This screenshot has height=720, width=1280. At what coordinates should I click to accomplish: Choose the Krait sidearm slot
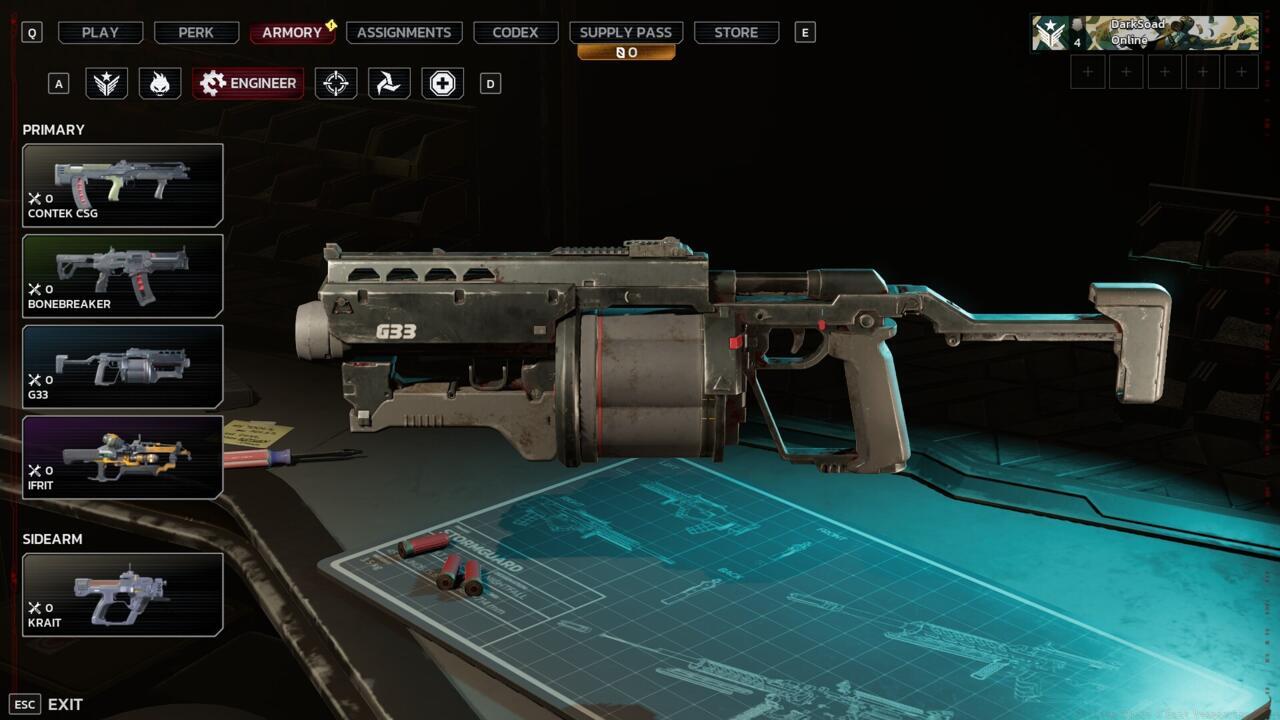[123, 595]
